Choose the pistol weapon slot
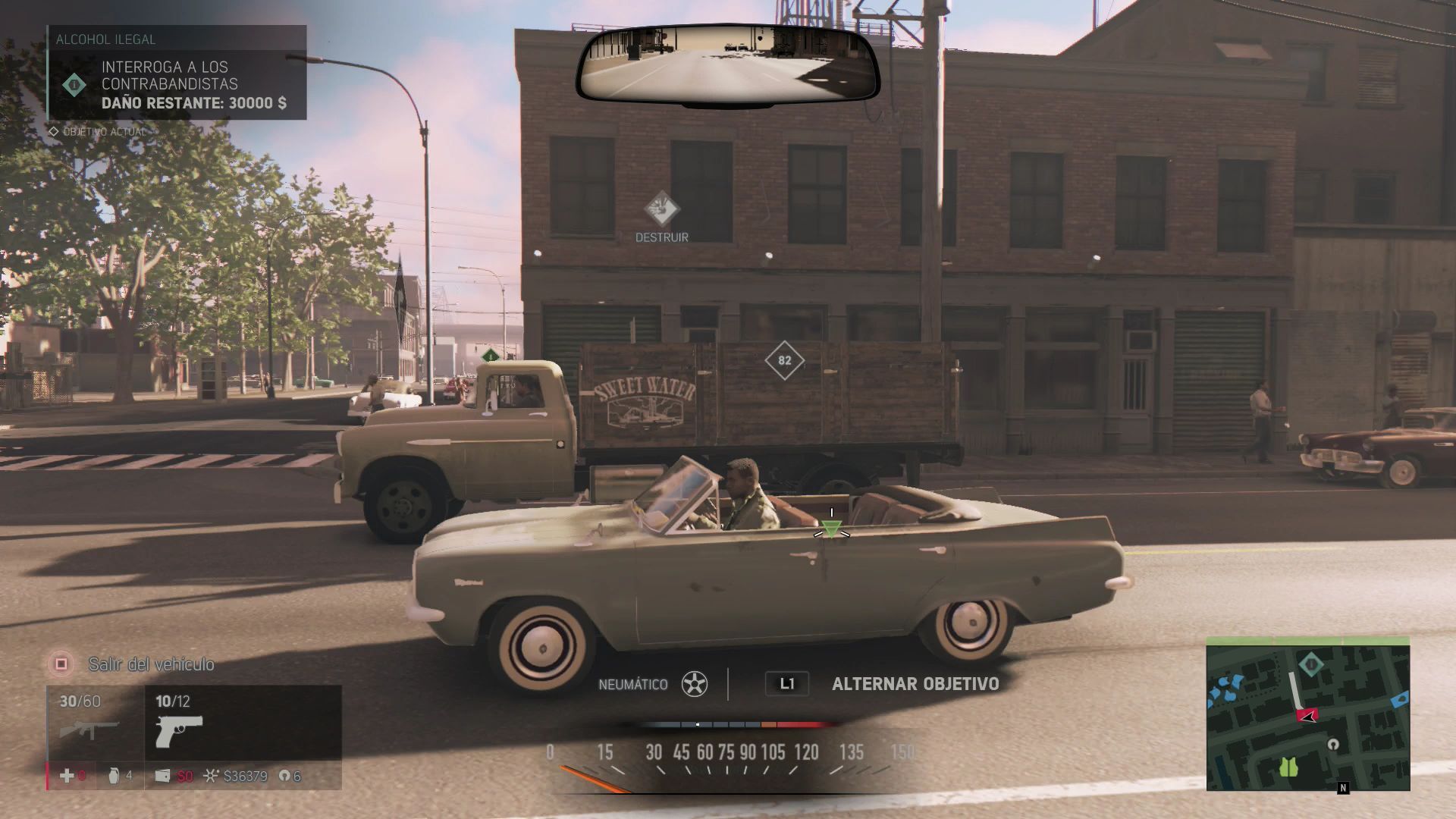This screenshot has height=819, width=1456. pos(179,723)
